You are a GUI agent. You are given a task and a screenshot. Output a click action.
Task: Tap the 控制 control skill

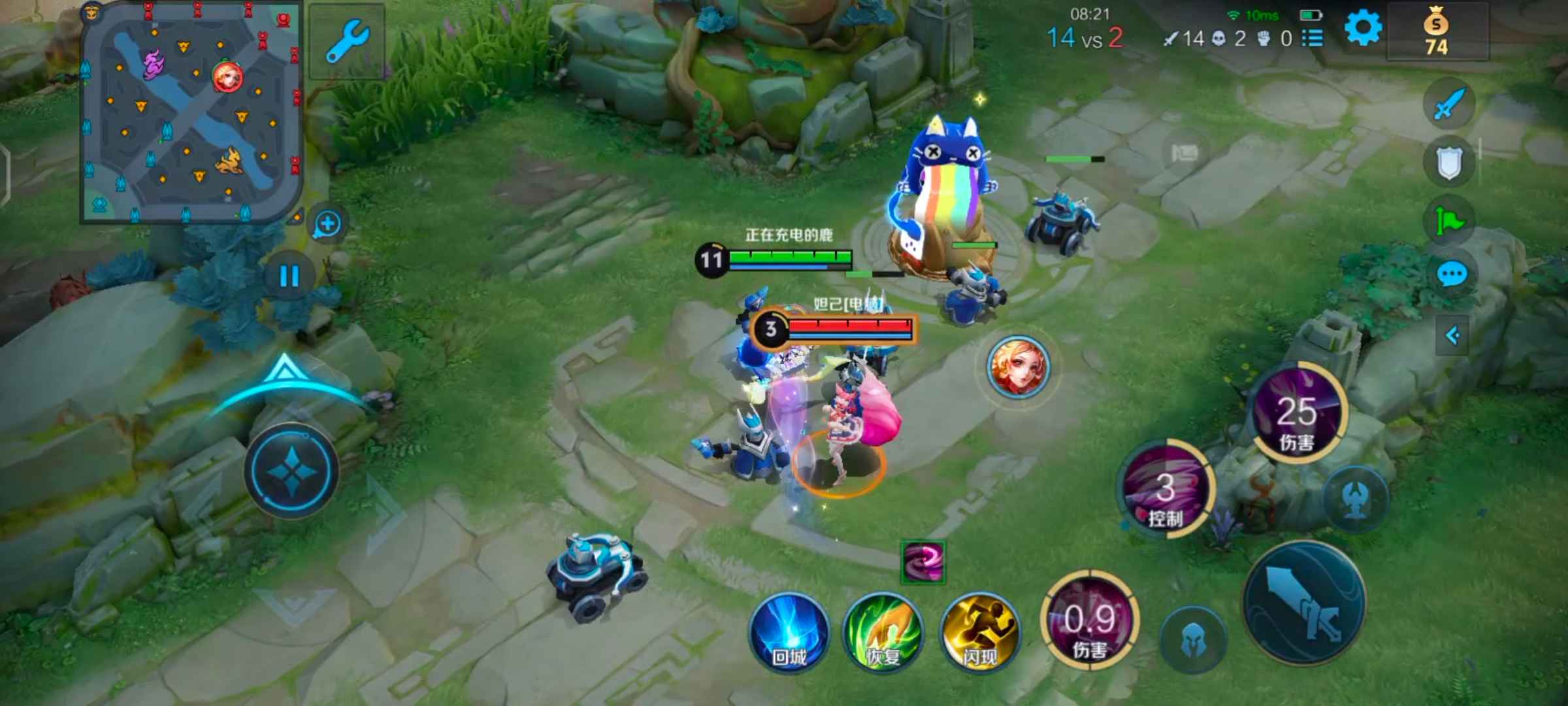[x=1166, y=490]
